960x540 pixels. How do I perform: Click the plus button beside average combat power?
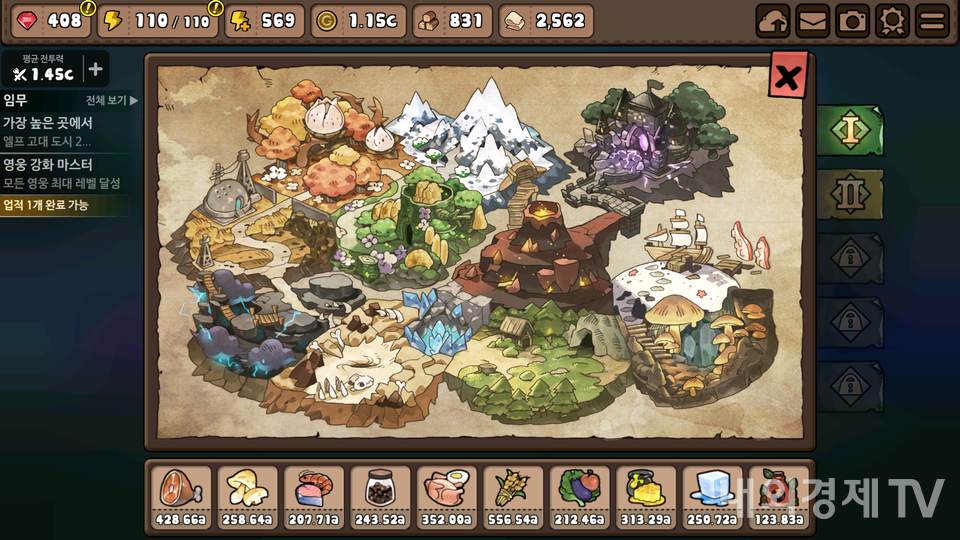coord(95,69)
